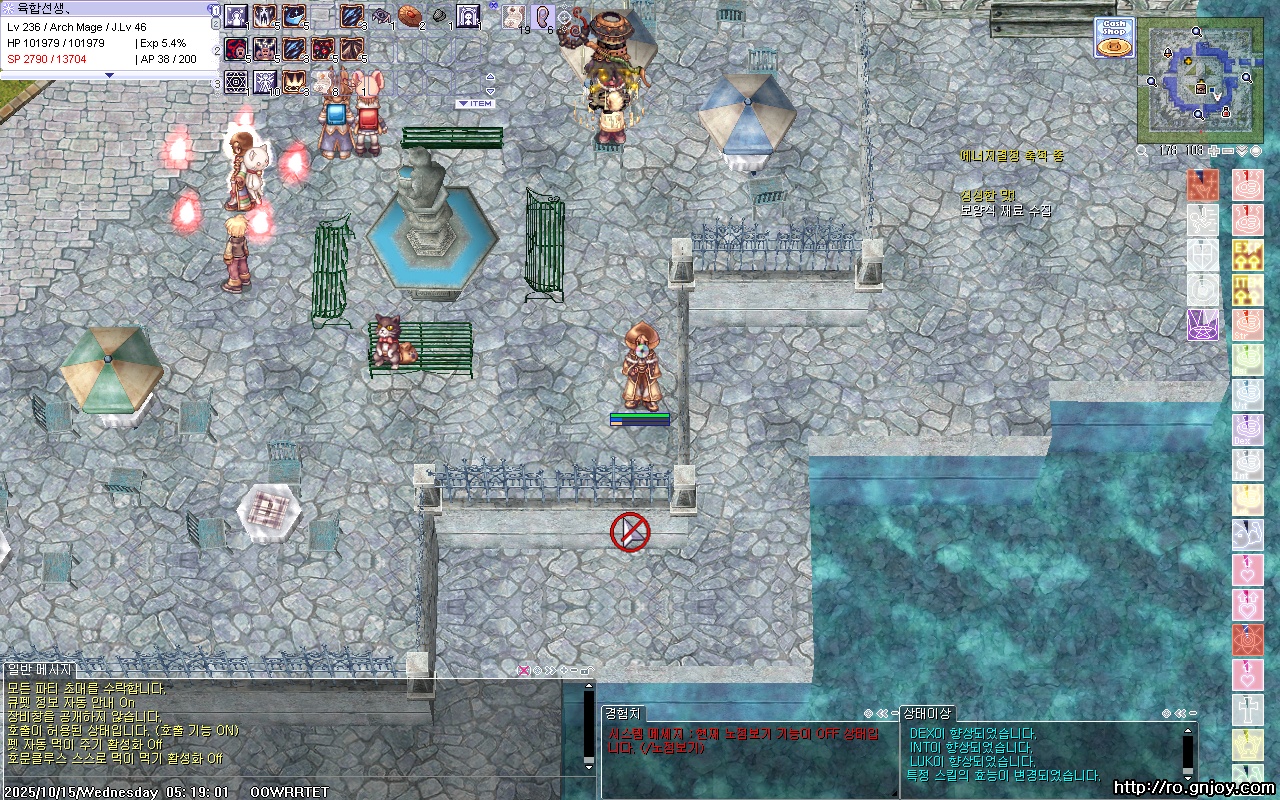Click the purple rabbit status buff icon

point(1202,324)
